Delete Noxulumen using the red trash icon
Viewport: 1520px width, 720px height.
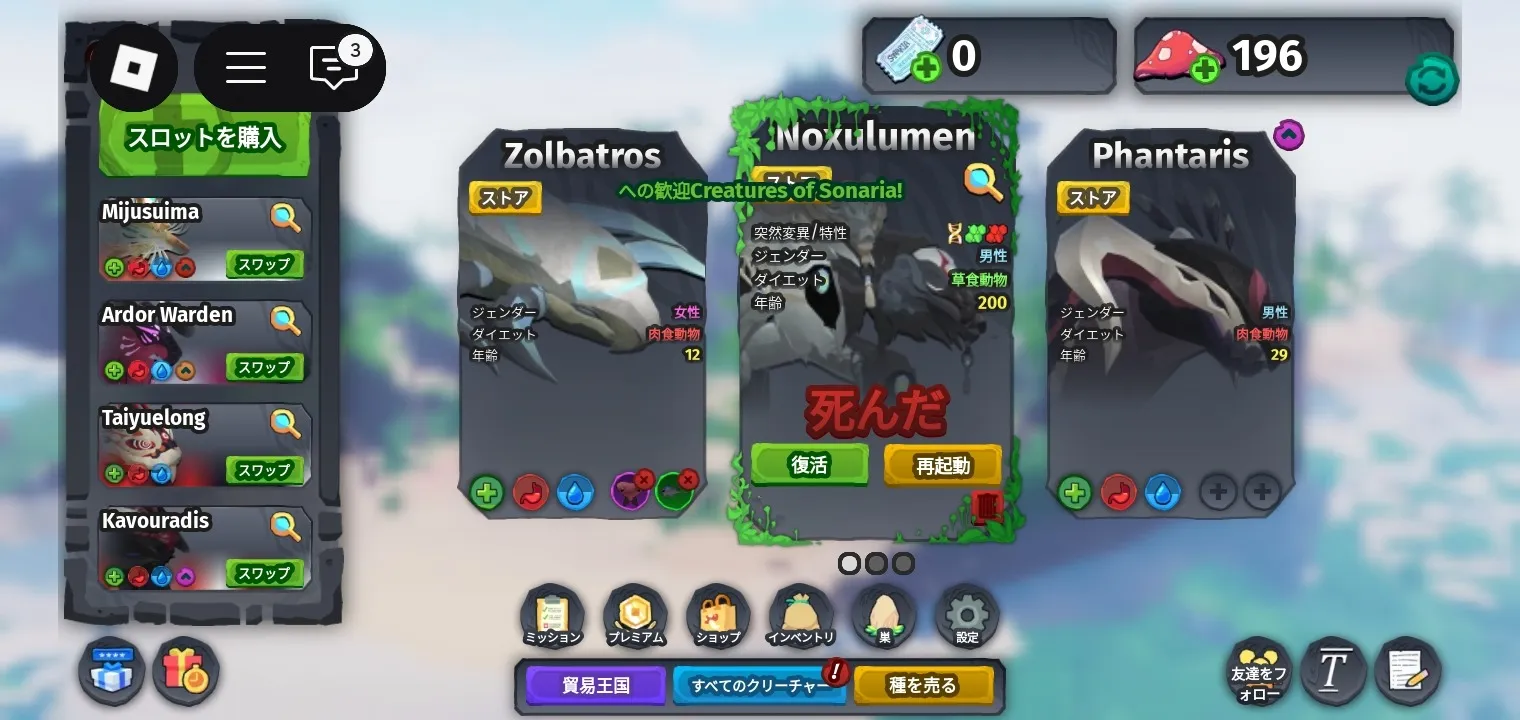(x=987, y=508)
